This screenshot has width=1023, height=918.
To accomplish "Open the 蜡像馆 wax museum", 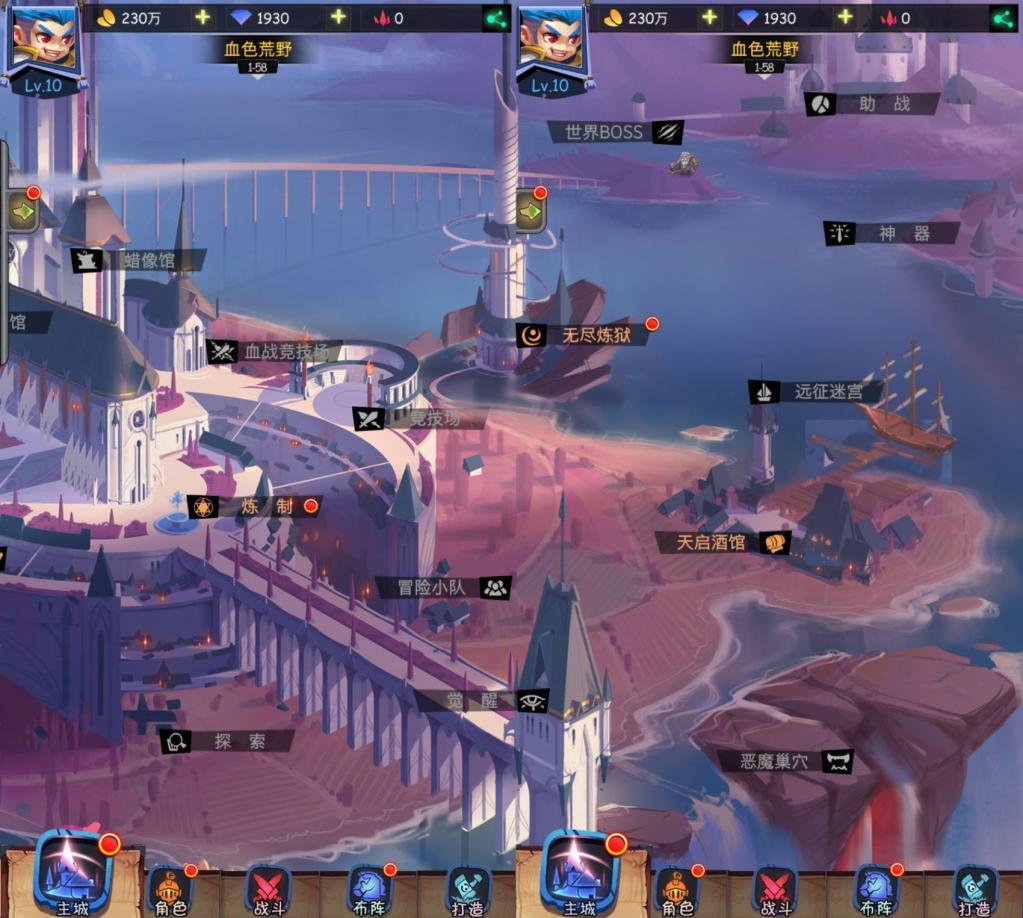I will click(x=138, y=261).
